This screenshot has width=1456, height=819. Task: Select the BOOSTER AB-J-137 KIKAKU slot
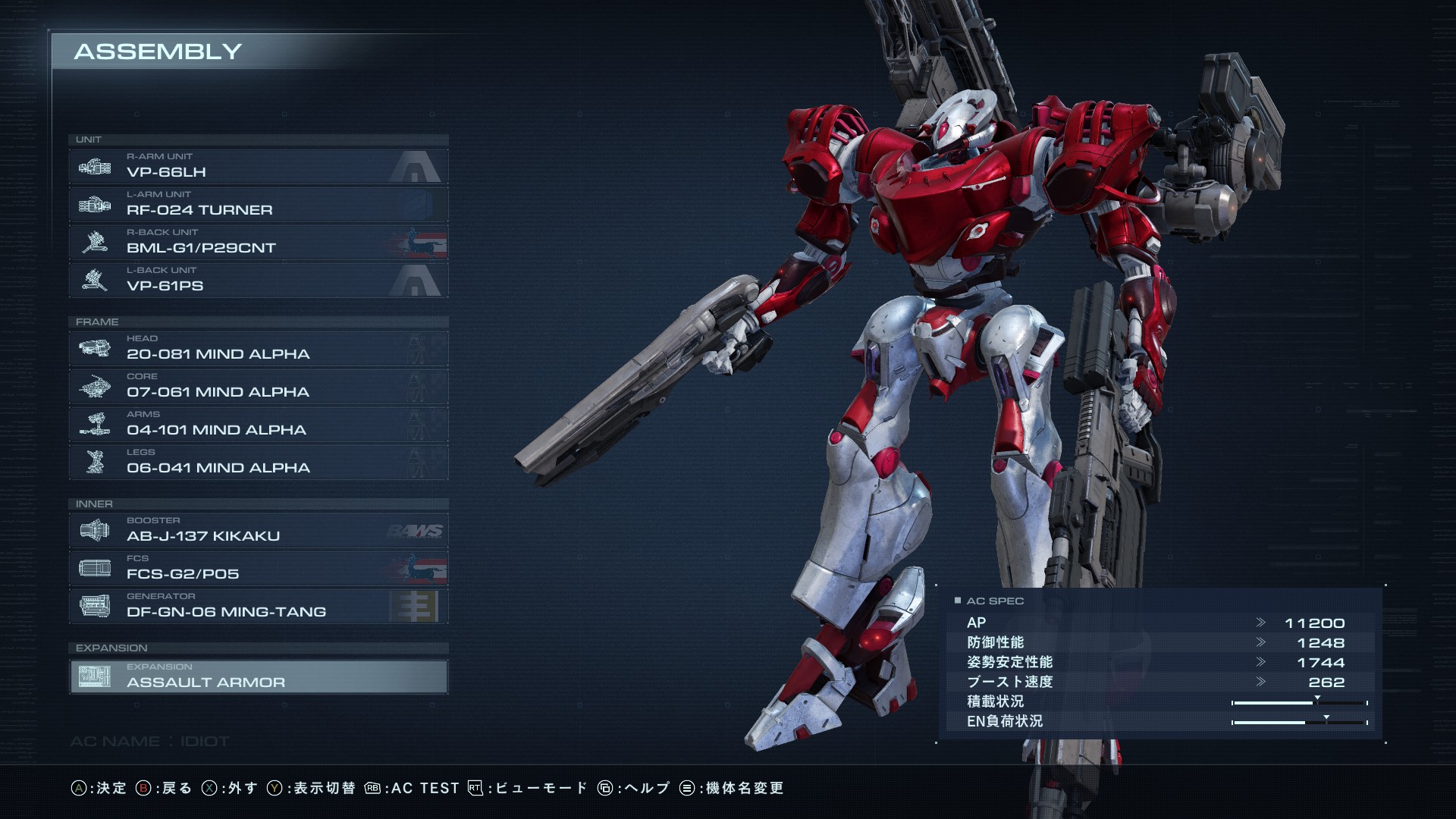258,531
